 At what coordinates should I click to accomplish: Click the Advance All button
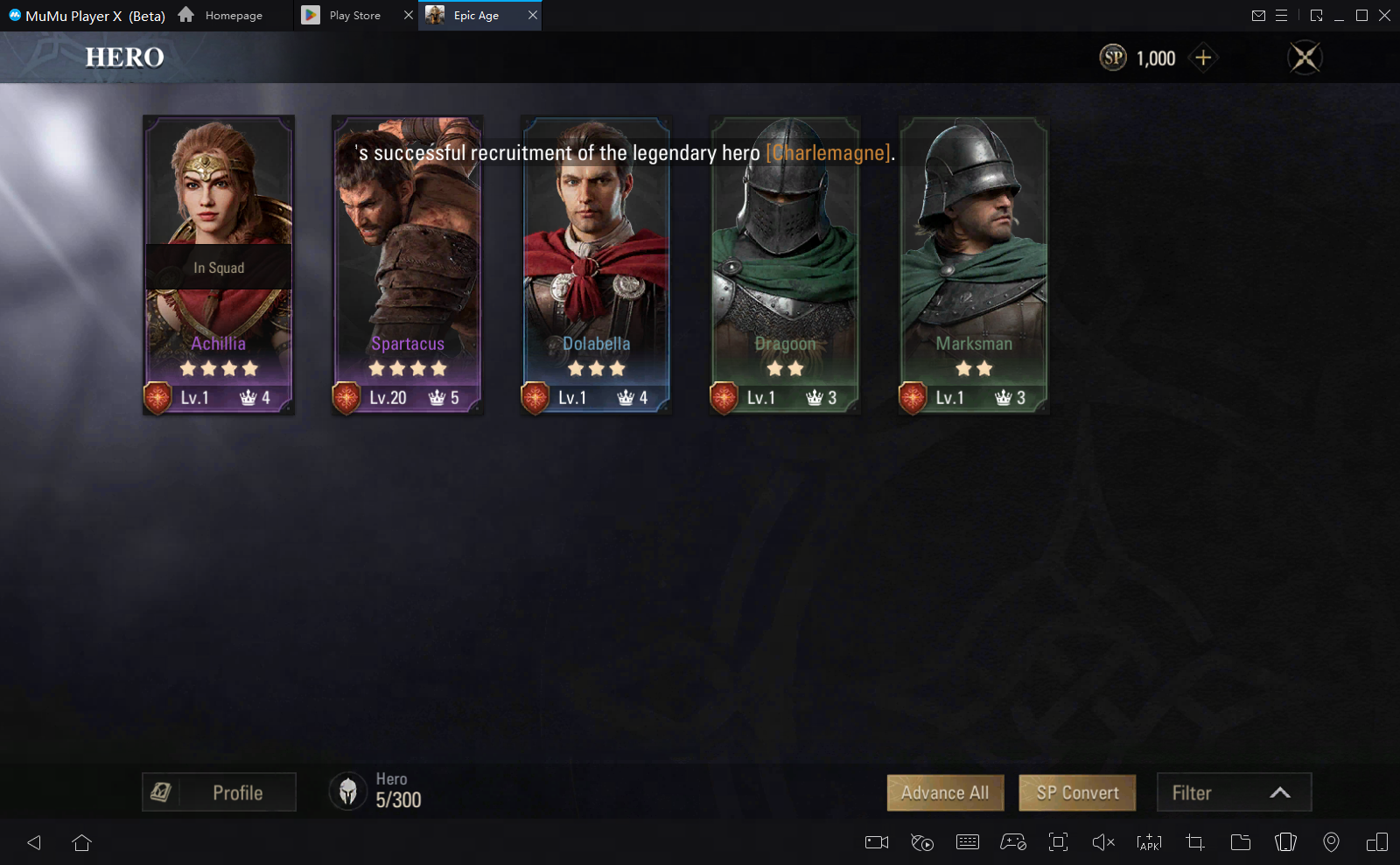945,792
